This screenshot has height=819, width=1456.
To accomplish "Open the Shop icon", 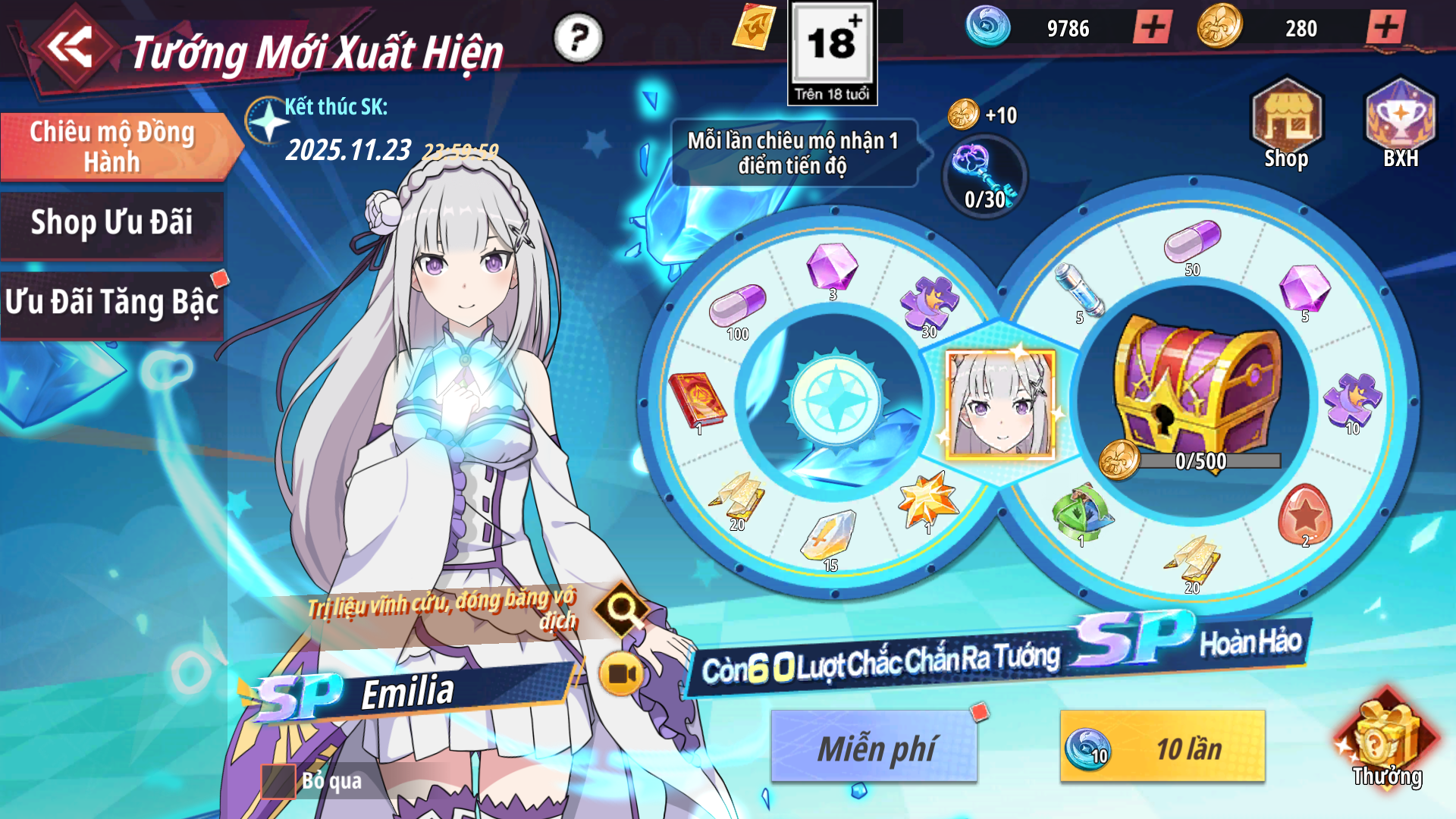I will pos(1286,123).
